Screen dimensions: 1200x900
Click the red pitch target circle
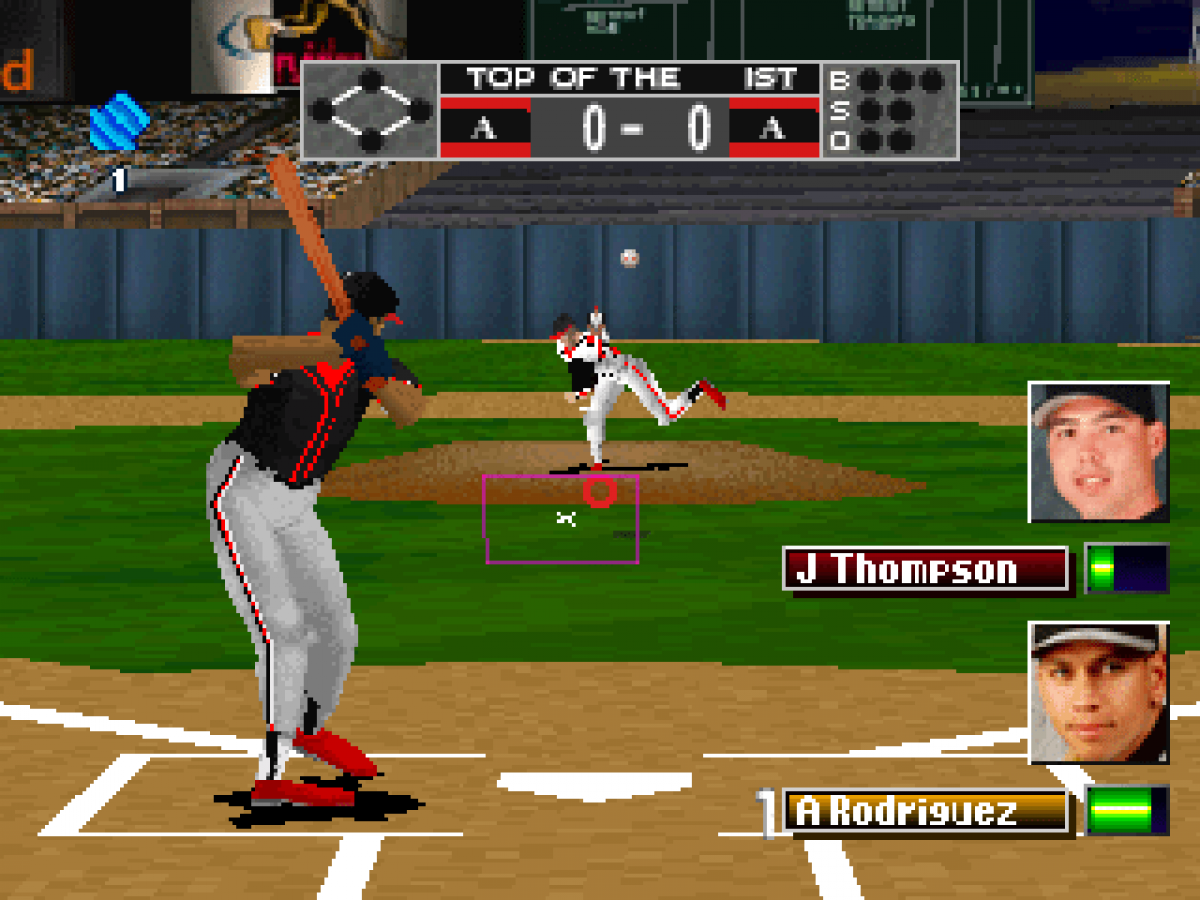pos(600,491)
